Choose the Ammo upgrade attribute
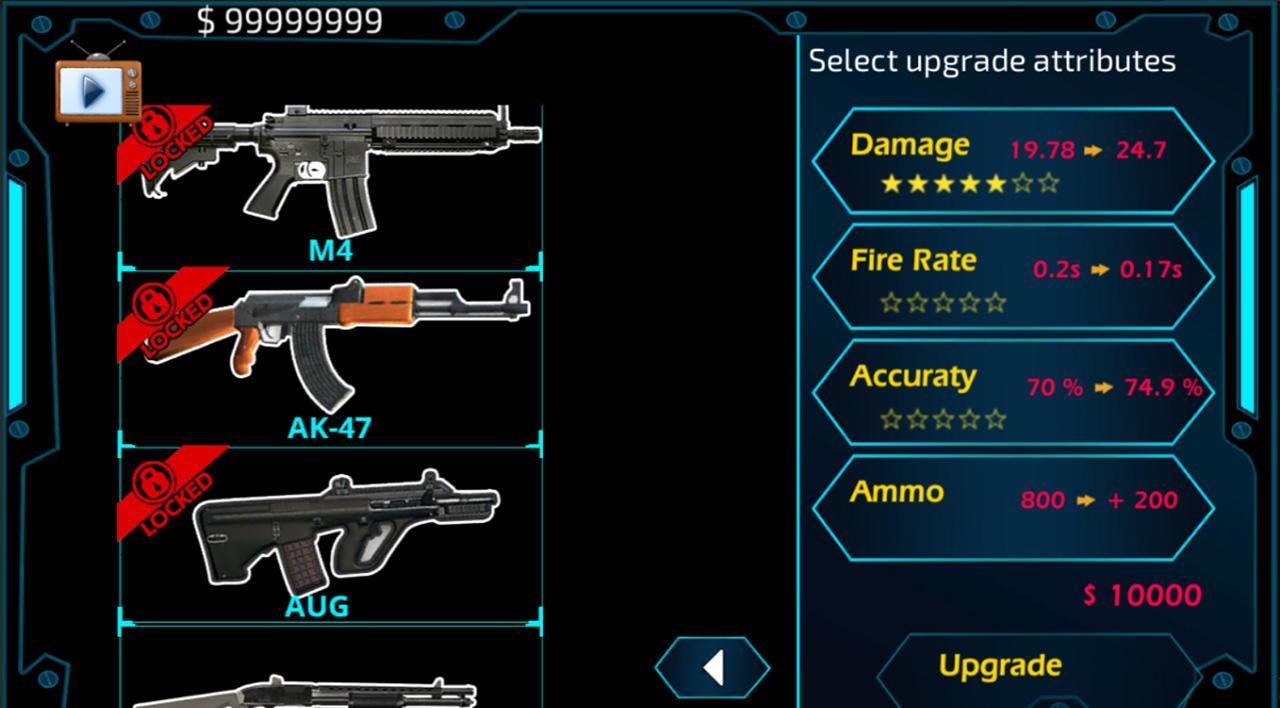The image size is (1280, 708). coord(1012,505)
